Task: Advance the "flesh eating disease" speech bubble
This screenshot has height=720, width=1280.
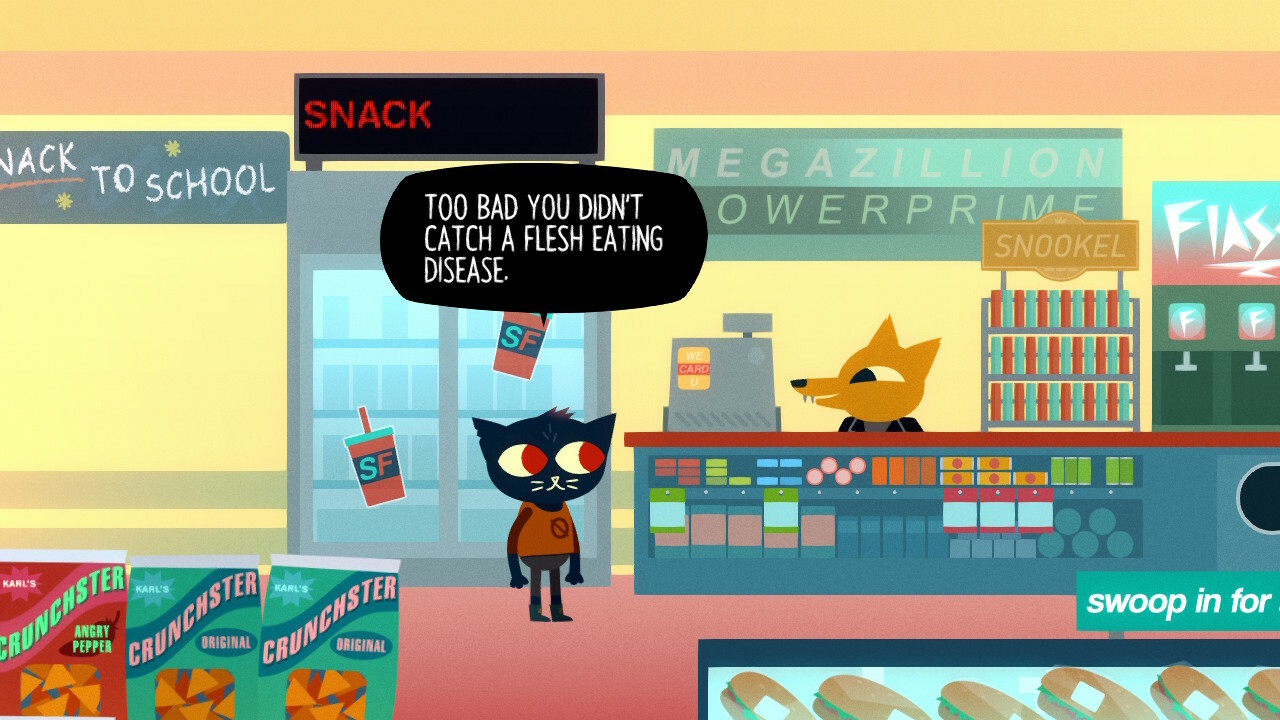Action: pos(543,240)
